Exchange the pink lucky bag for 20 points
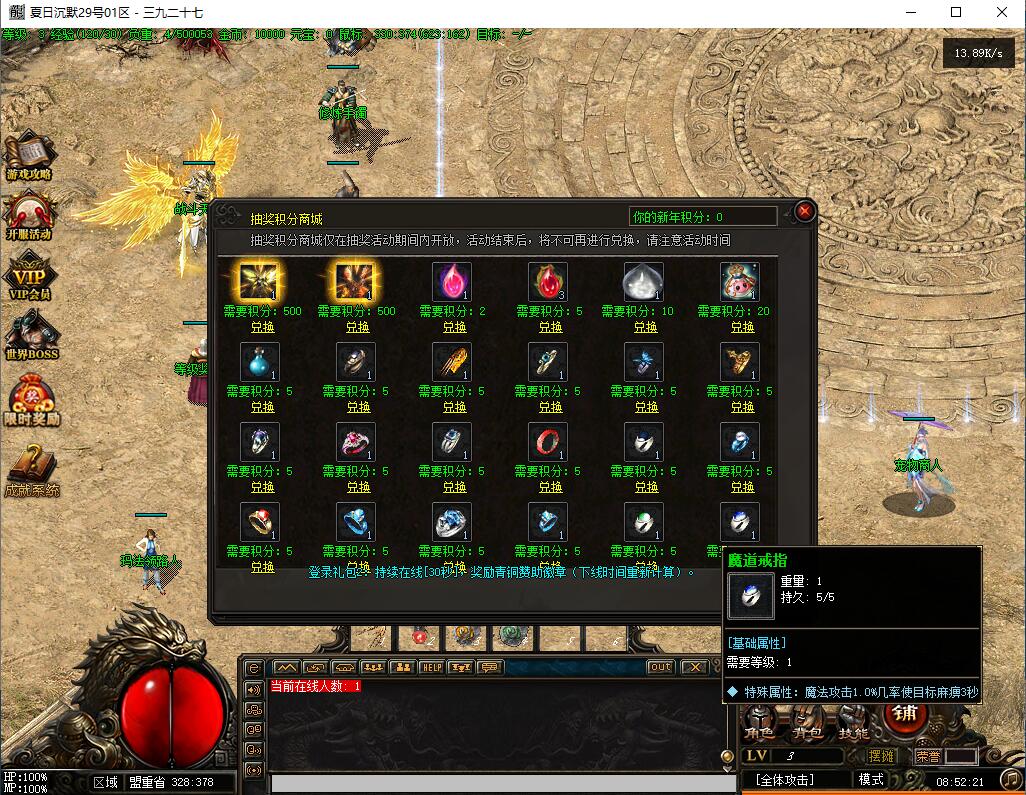 point(742,327)
